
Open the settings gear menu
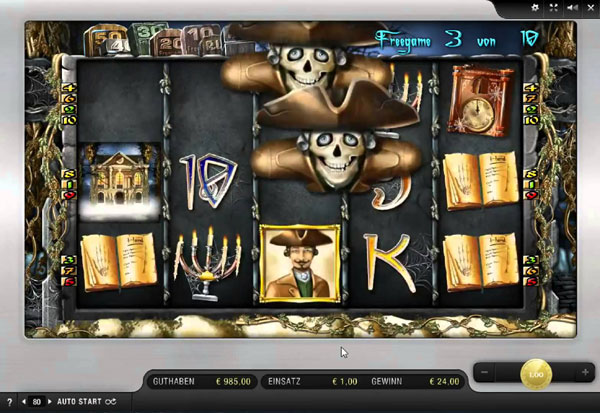536,8
